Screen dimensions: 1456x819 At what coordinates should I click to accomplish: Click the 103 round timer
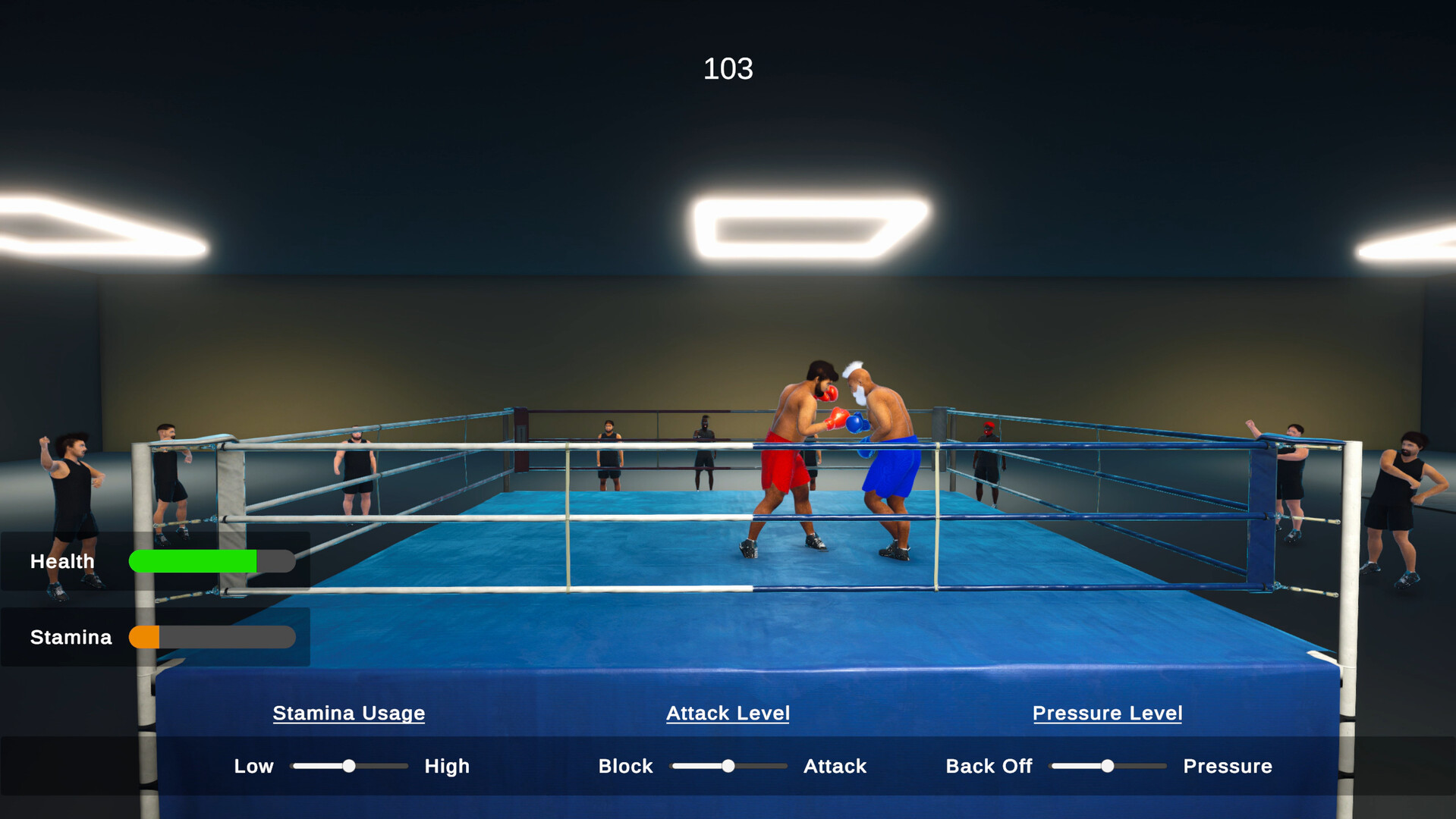tap(727, 68)
